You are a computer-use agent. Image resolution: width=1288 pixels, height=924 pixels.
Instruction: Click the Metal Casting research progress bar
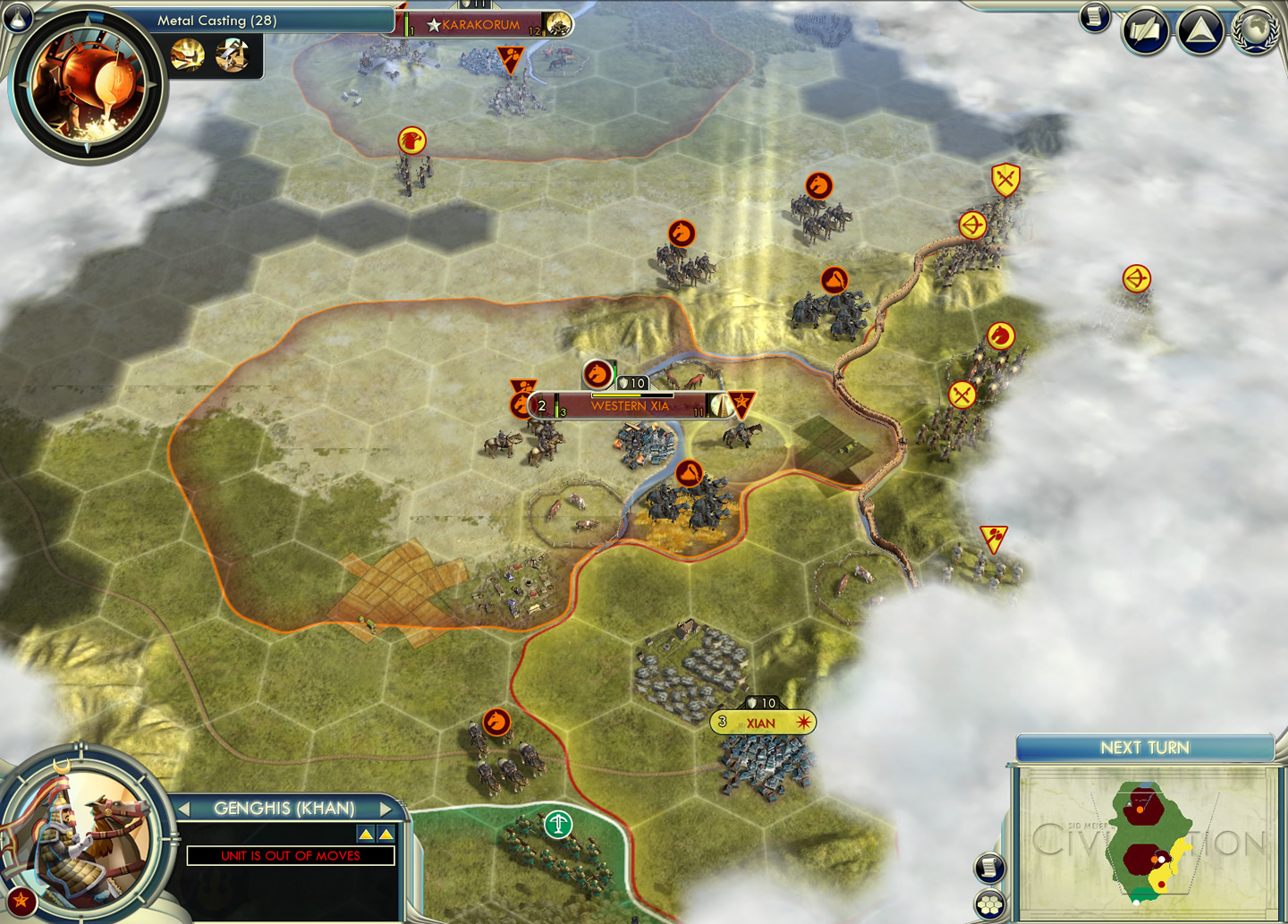pyautogui.click(x=268, y=21)
